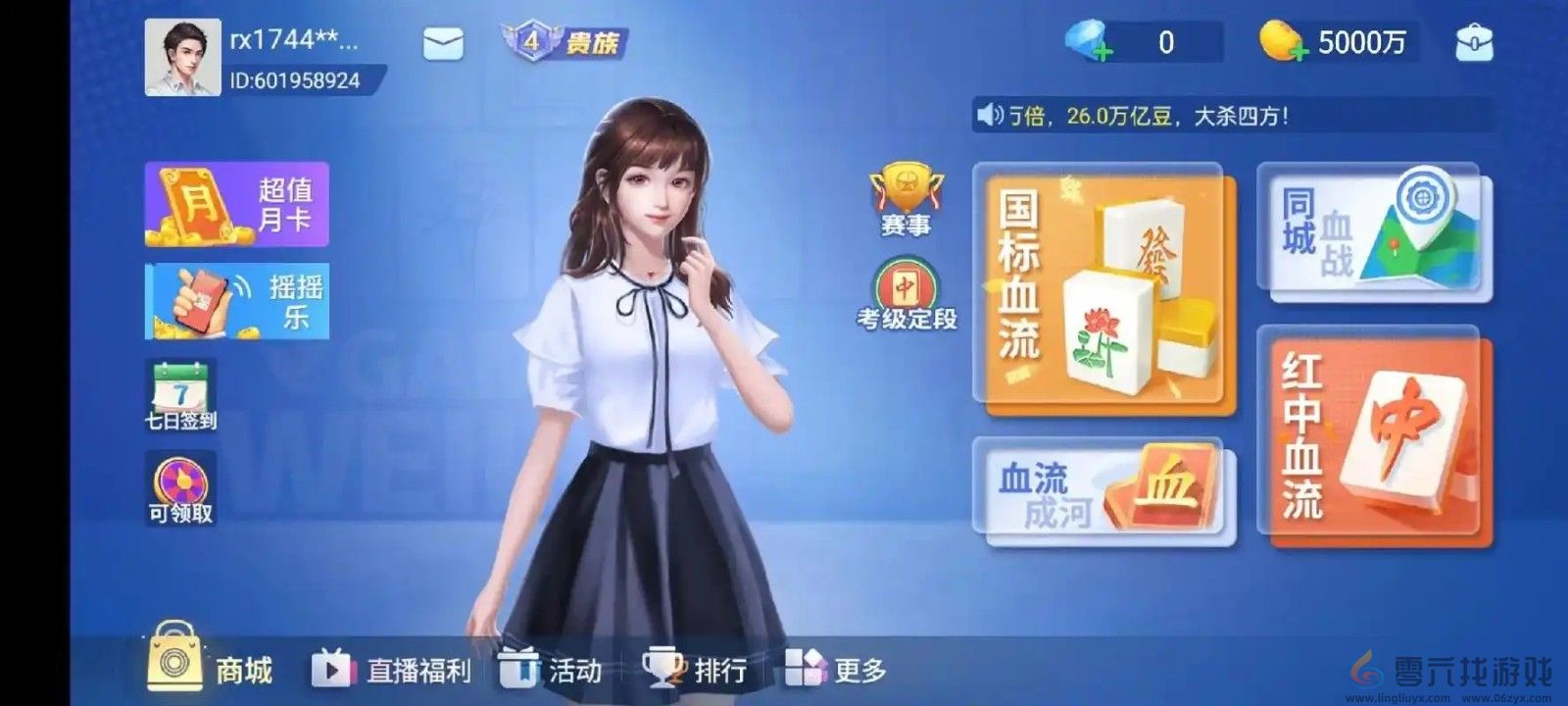Open the 七日签到 calendar icon
The width and height of the screenshot is (1568, 706).
(x=181, y=387)
